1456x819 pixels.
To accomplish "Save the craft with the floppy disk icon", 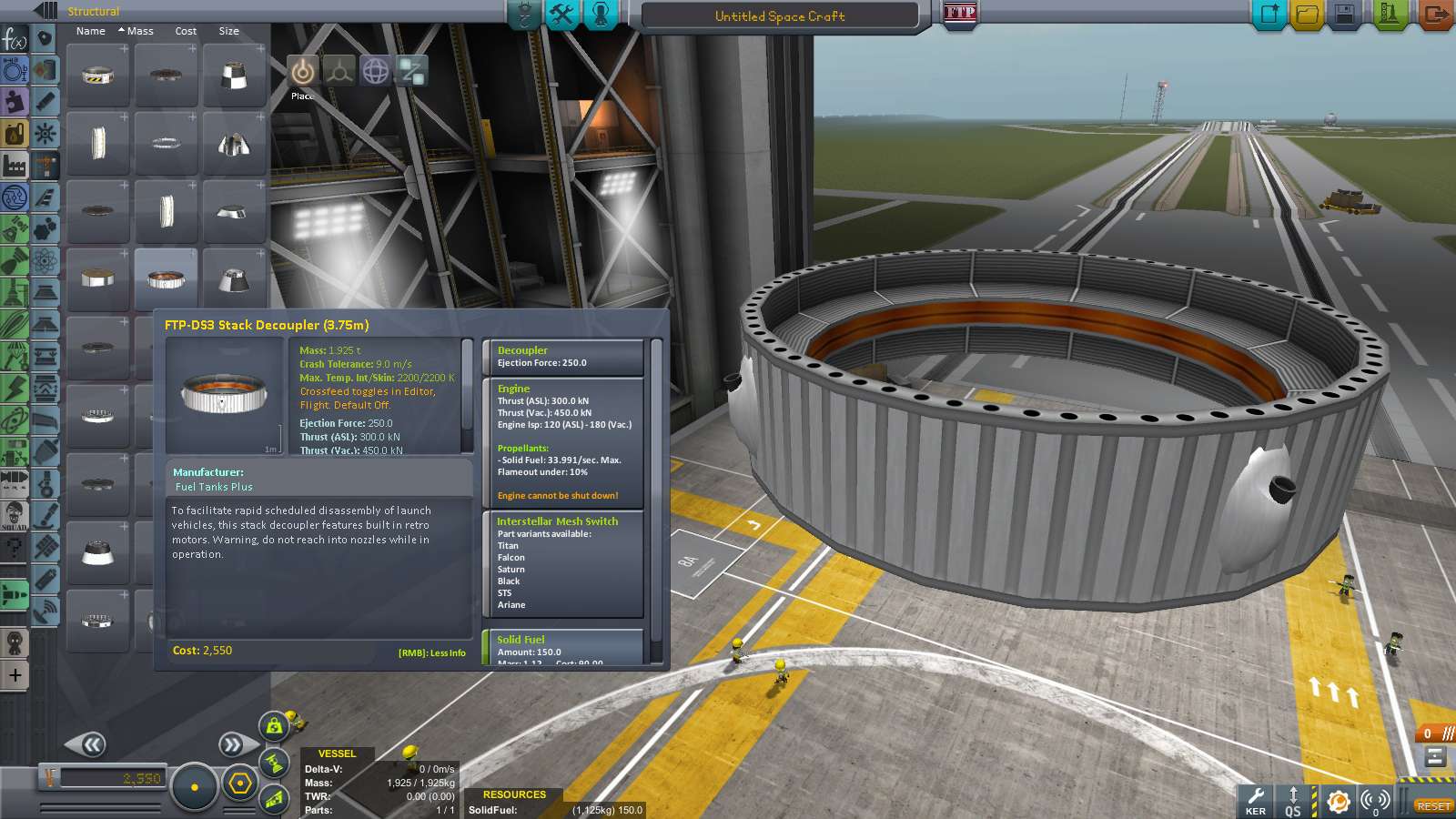I will (1346, 15).
